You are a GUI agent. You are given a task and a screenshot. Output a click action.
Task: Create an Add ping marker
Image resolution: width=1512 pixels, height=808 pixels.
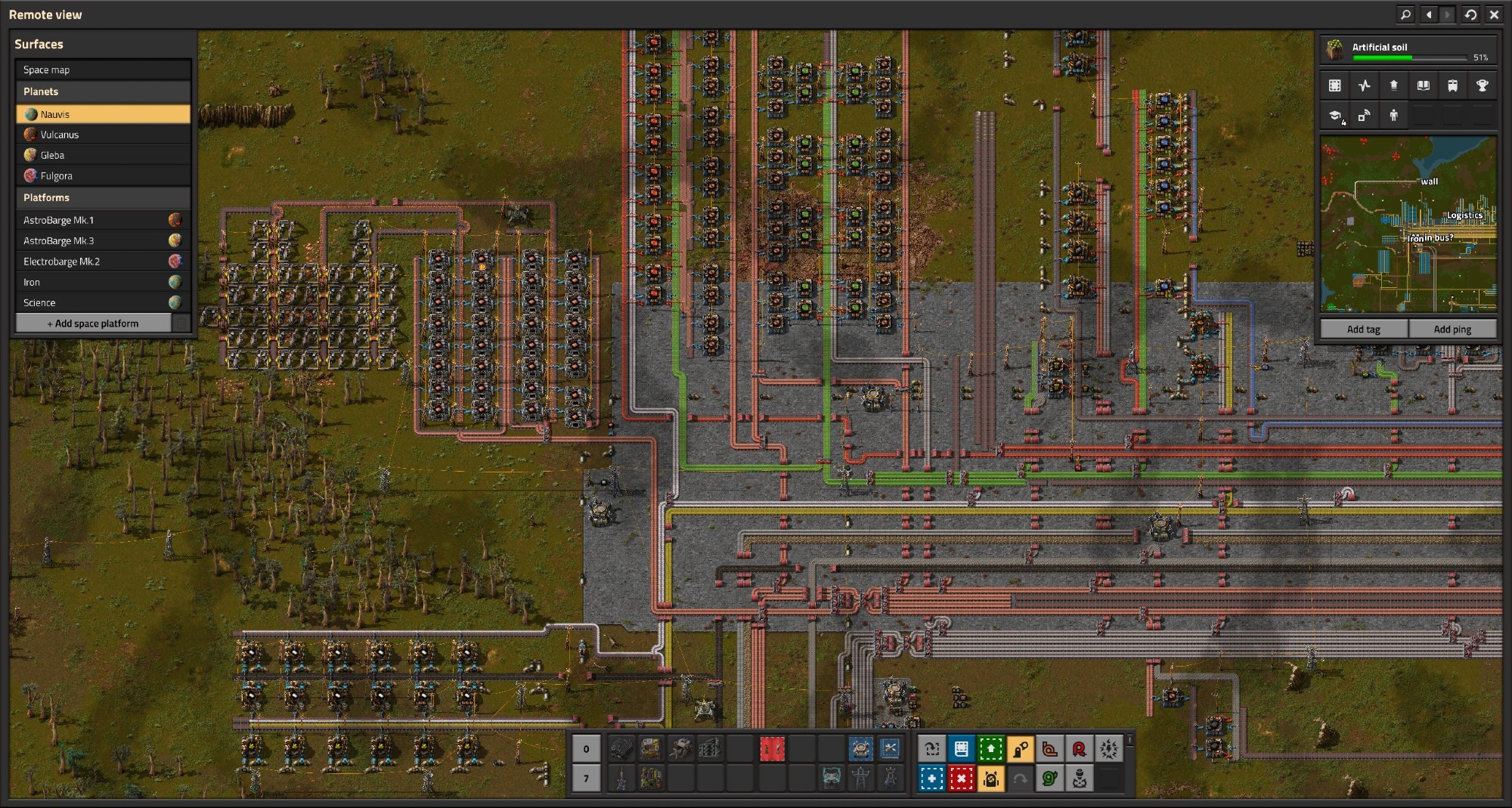click(x=1452, y=329)
